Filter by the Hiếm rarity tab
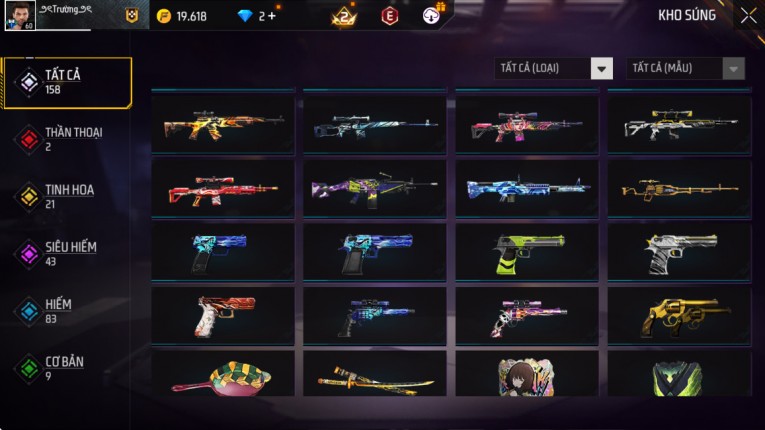 (x=66, y=310)
